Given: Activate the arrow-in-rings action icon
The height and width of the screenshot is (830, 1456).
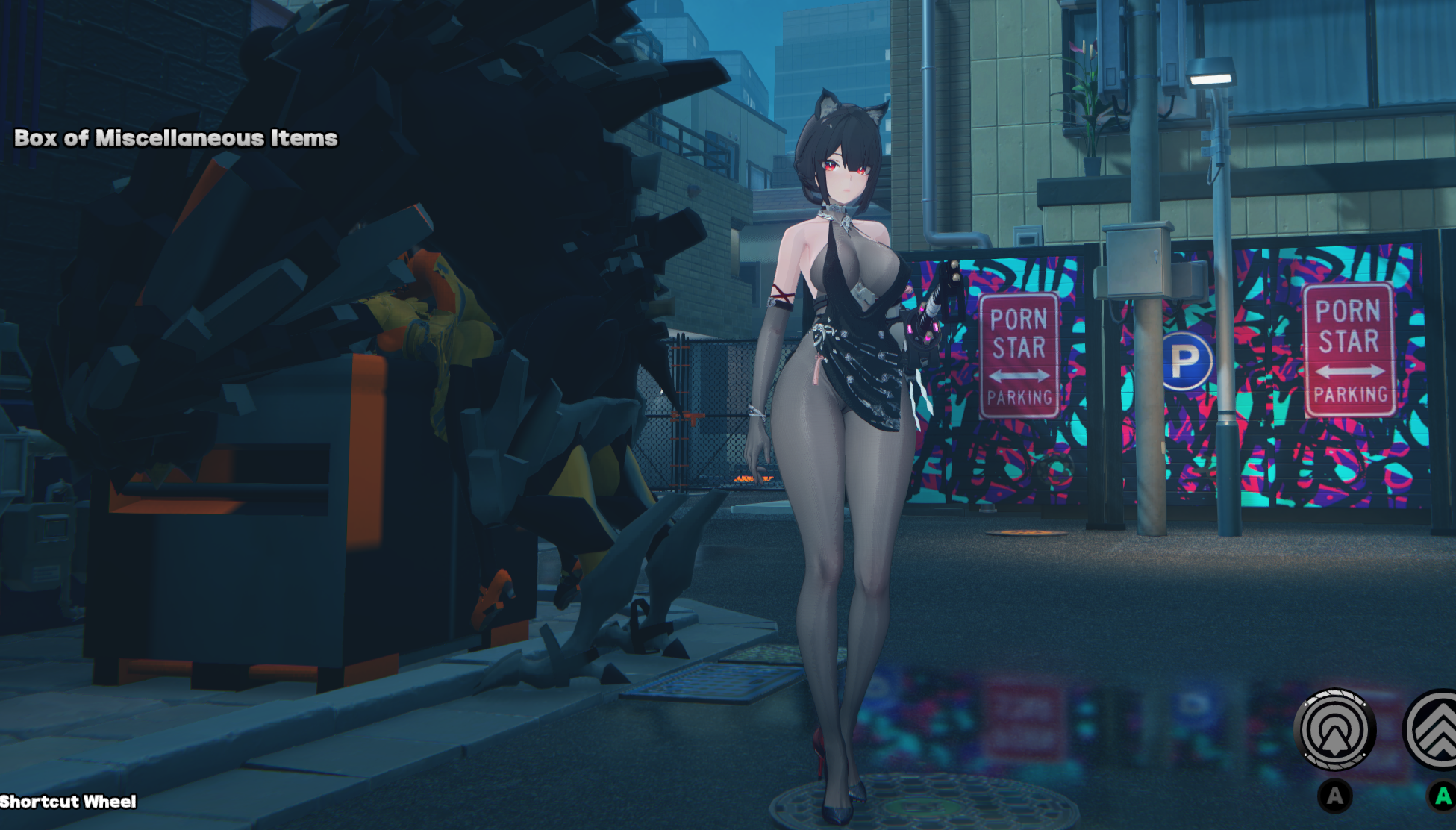Looking at the screenshot, I should click(1334, 729).
